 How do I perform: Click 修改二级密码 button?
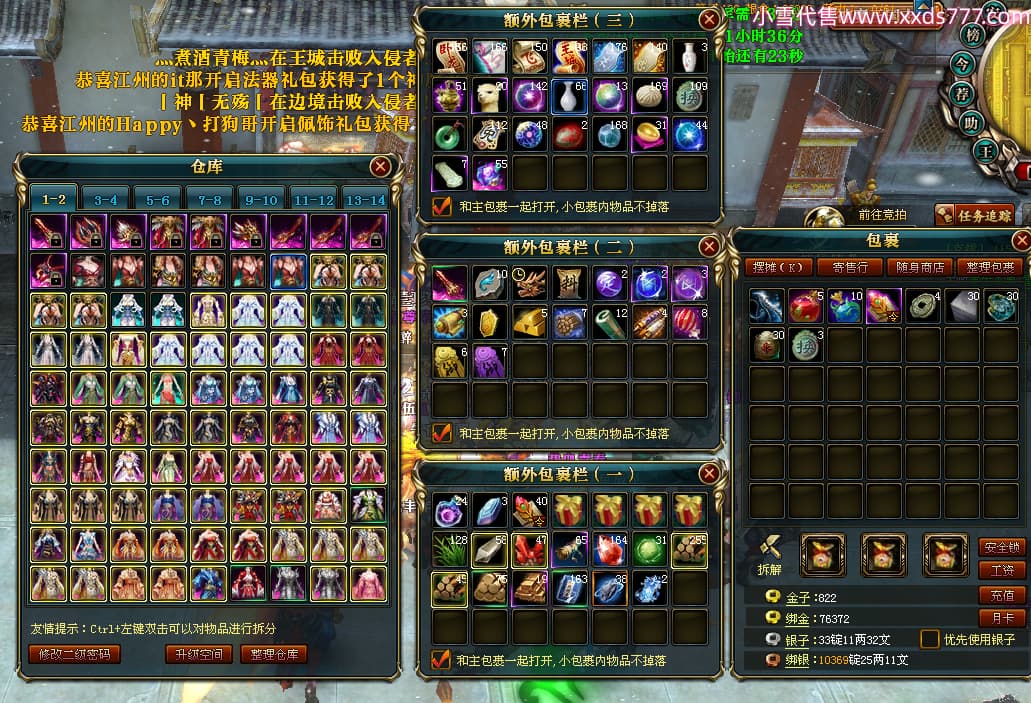tap(75, 654)
